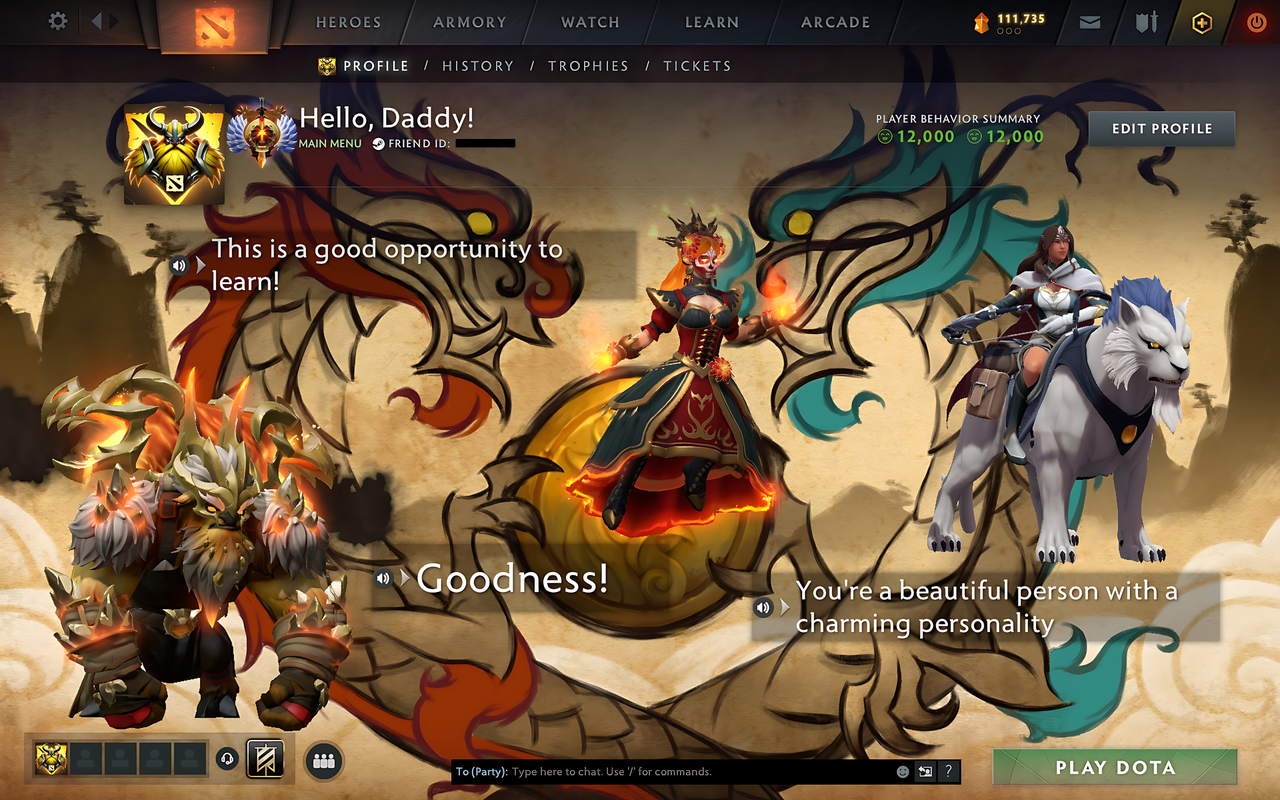1280x800 pixels.
Task: Play the voice line for Goodness!
Action: [x=383, y=577]
